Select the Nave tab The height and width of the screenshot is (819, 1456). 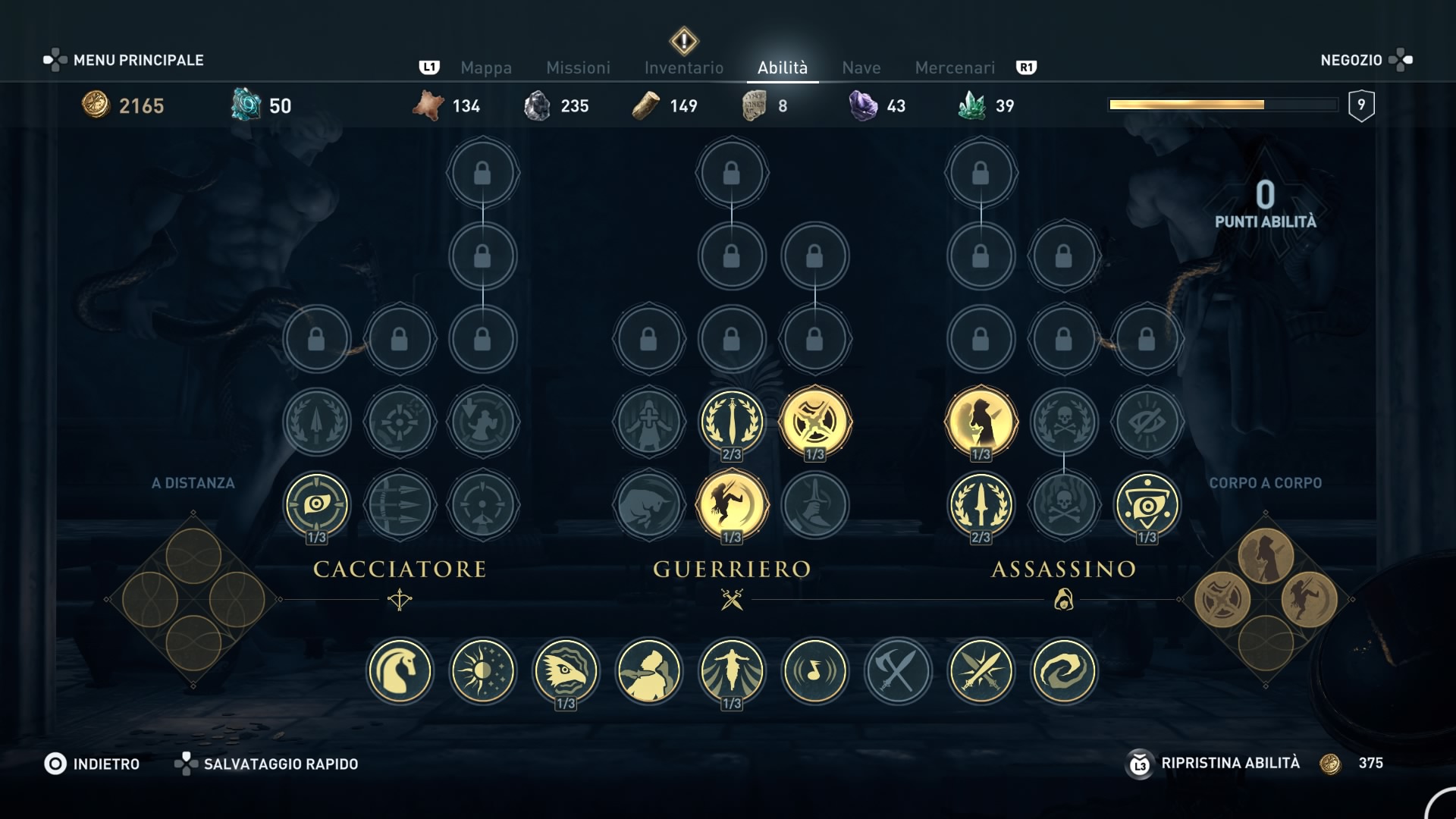[x=861, y=67]
